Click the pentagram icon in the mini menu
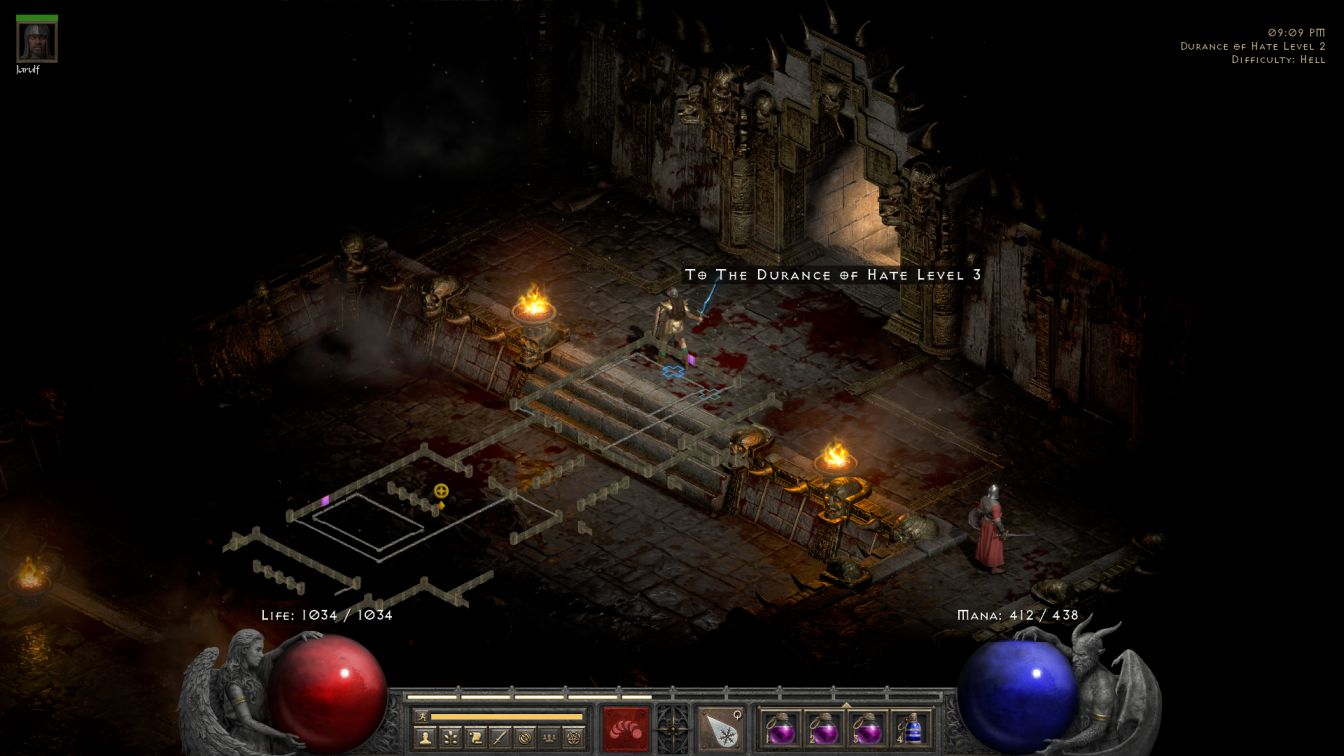1344x756 pixels. point(573,738)
